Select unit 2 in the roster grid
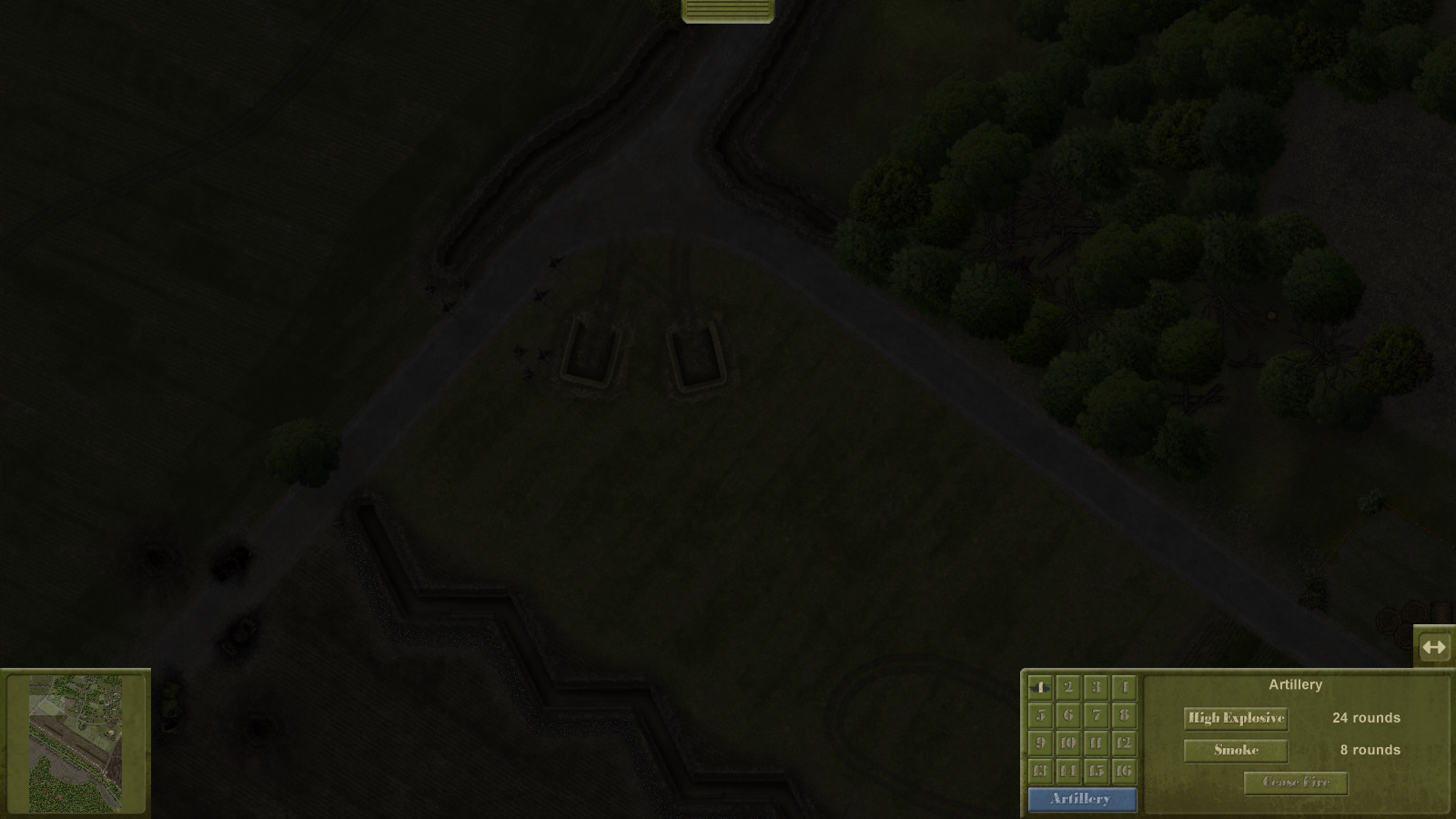The image size is (1456, 819). (1067, 689)
